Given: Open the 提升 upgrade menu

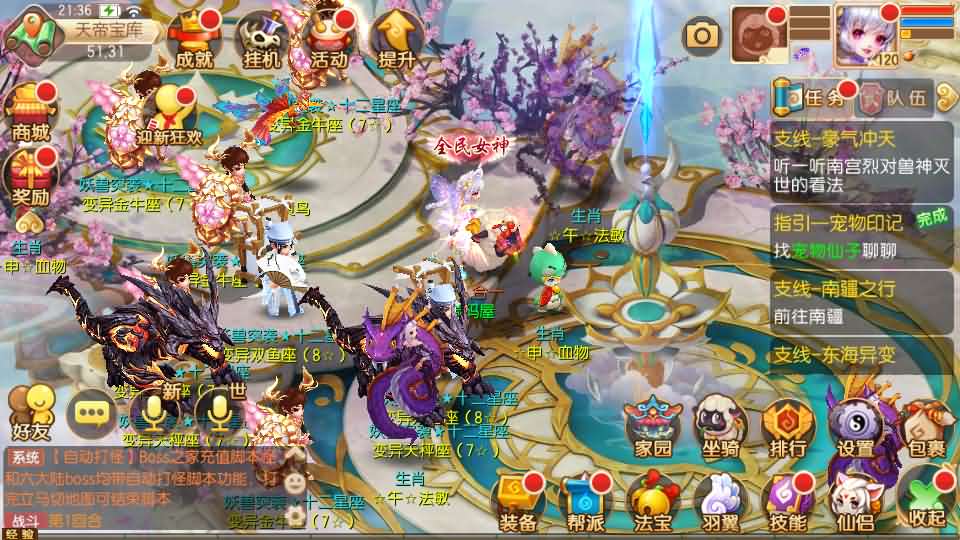Looking at the screenshot, I should coord(396,40).
